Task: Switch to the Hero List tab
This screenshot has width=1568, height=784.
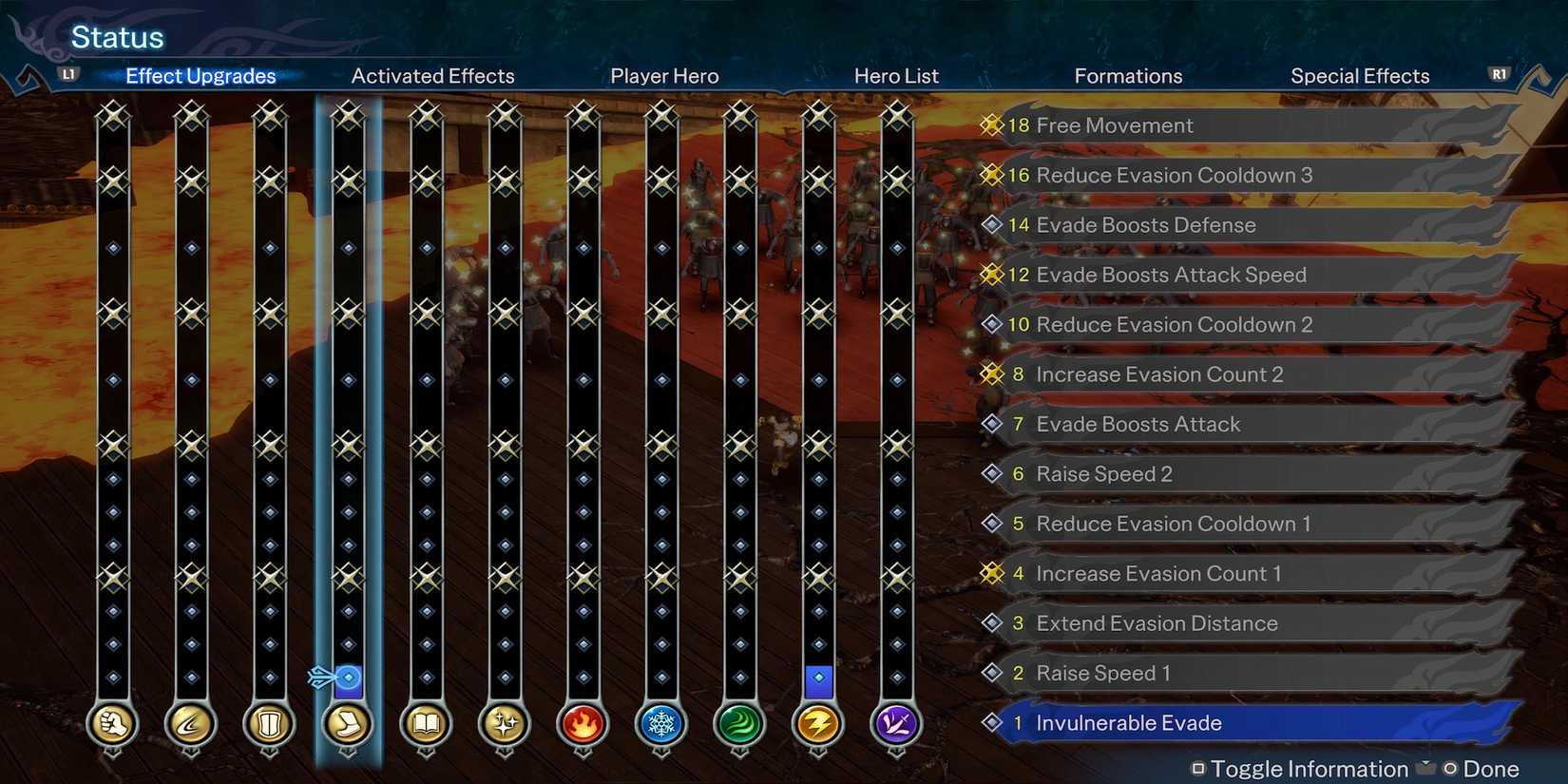Action: pyautogui.click(x=895, y=76)
